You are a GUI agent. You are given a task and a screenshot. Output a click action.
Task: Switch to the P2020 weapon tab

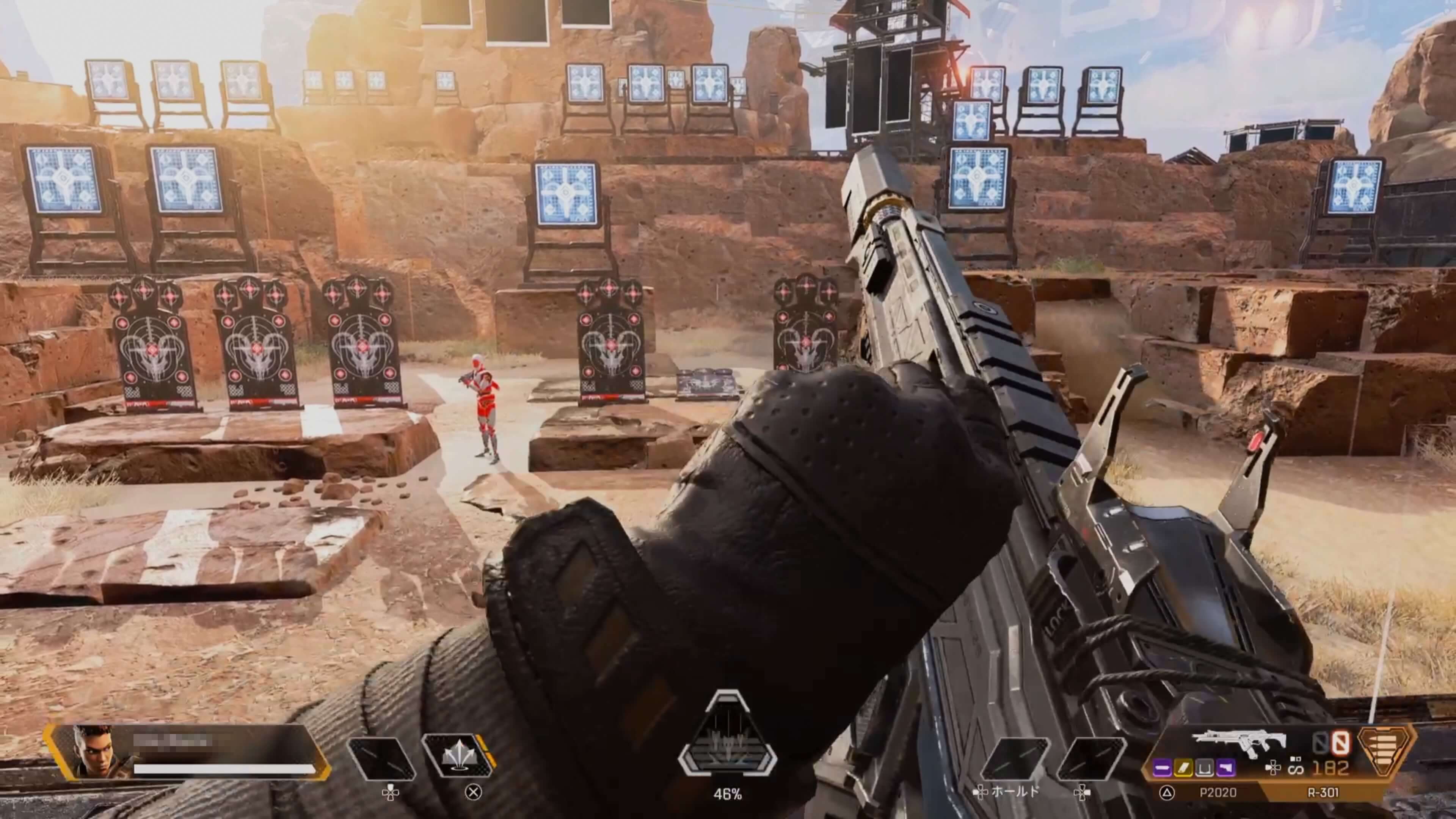[1218, 792]
